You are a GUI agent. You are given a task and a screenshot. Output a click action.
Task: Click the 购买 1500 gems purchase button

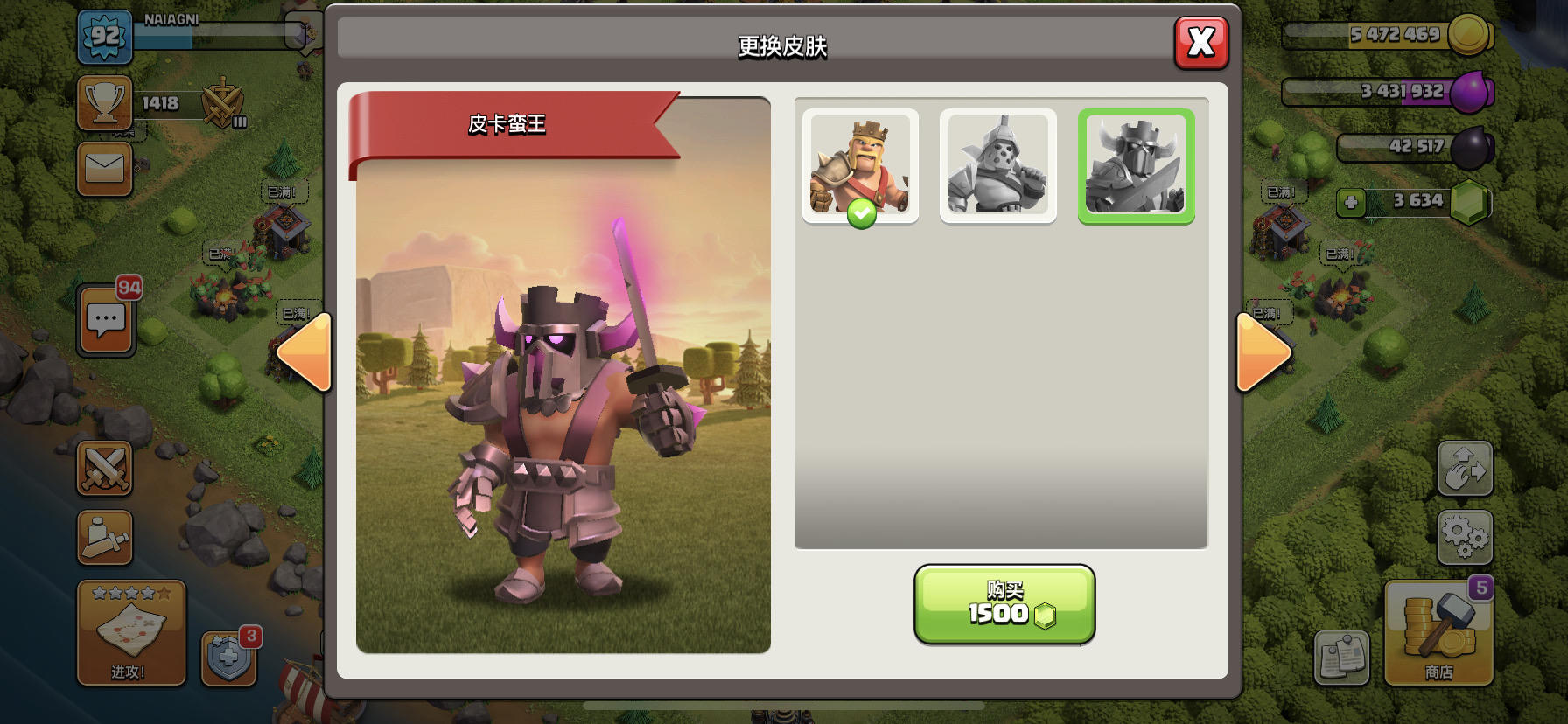coord(1004,605)
